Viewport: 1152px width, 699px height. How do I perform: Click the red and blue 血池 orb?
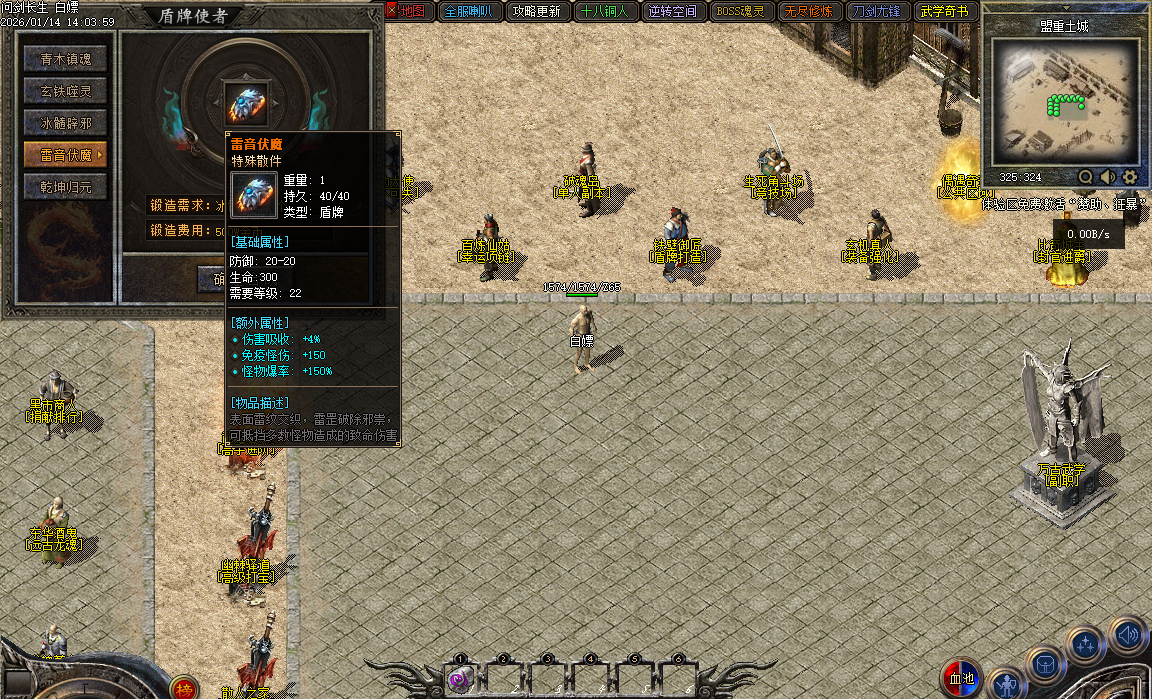click(964, 679)
